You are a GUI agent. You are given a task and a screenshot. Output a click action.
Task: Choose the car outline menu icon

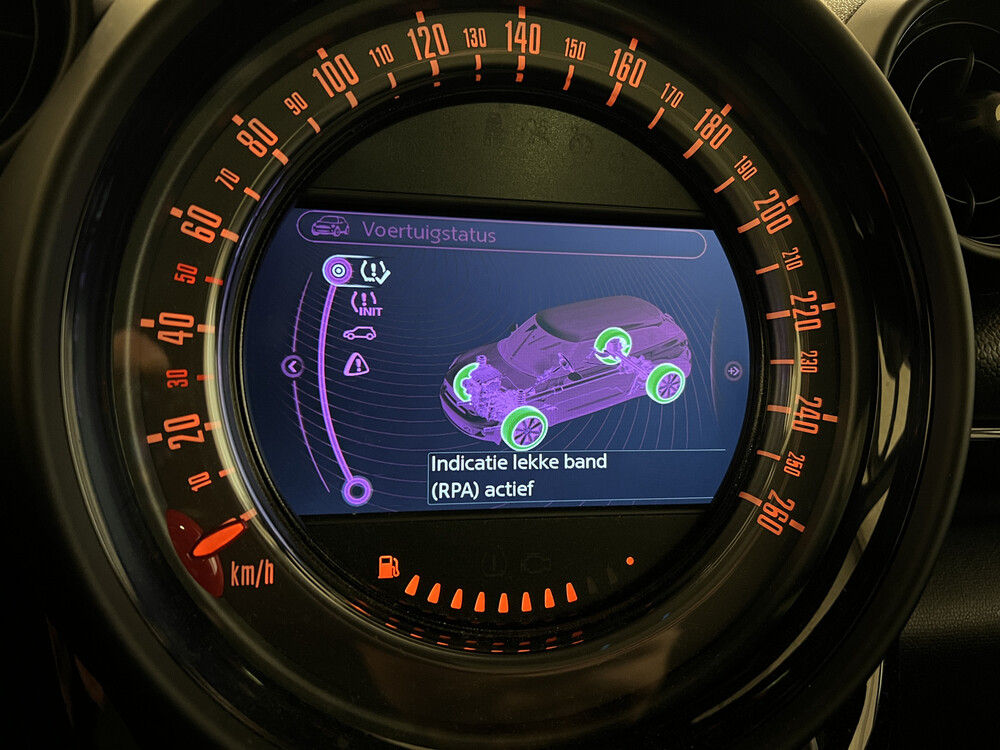(359, 334)
